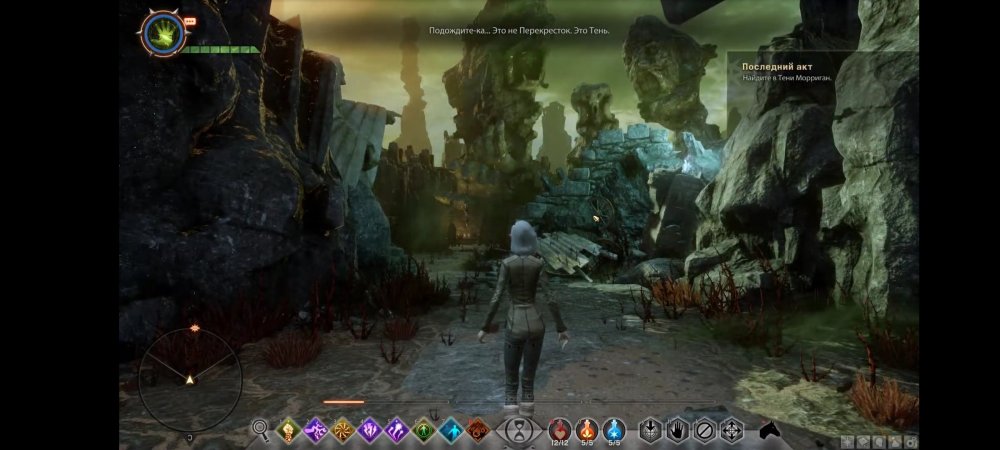Use the orange flame potion

click(x=587, y=429)
